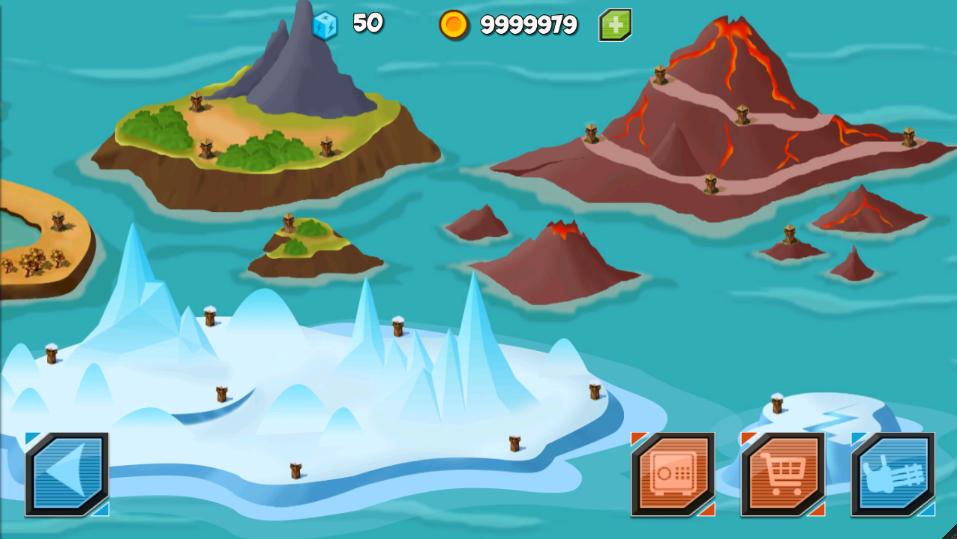957x539 pixels.
Task: Select the level marker at the lava volcano summit
Action: click(x=660, y=74)
